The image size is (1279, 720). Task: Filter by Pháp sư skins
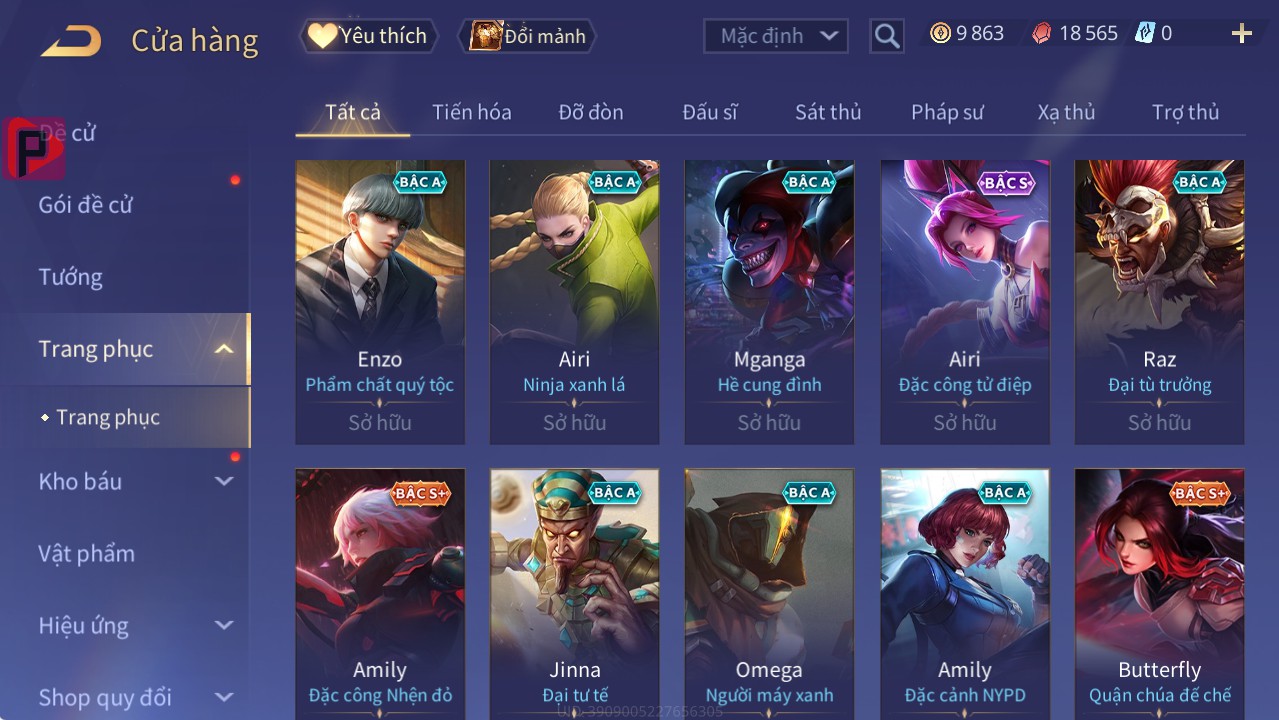coord(946,112)
